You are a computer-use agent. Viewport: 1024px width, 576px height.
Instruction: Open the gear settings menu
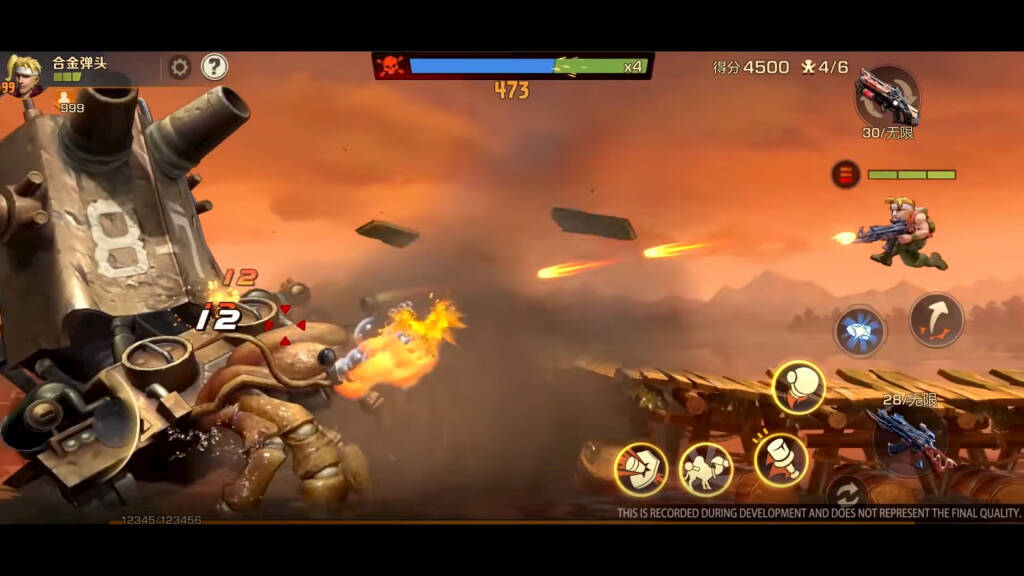coord(180,67)
